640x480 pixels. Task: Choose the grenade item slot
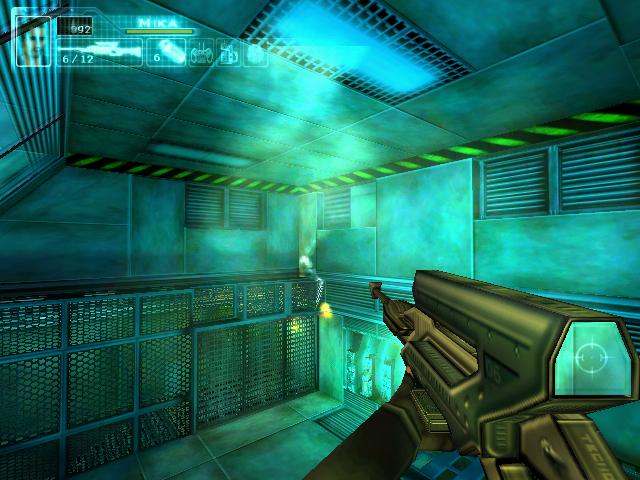[171, 51]
